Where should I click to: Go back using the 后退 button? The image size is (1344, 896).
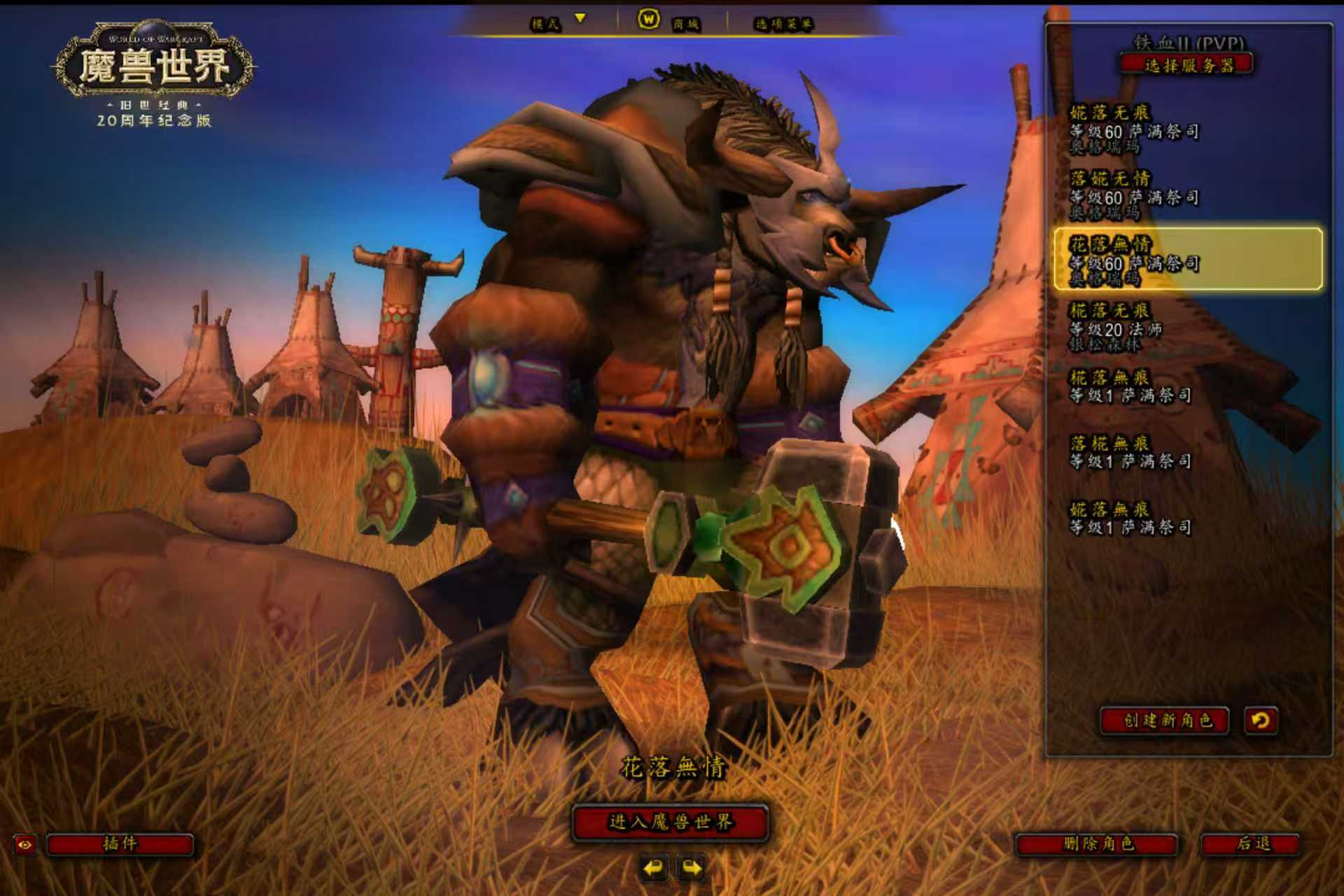point(1251,843)
